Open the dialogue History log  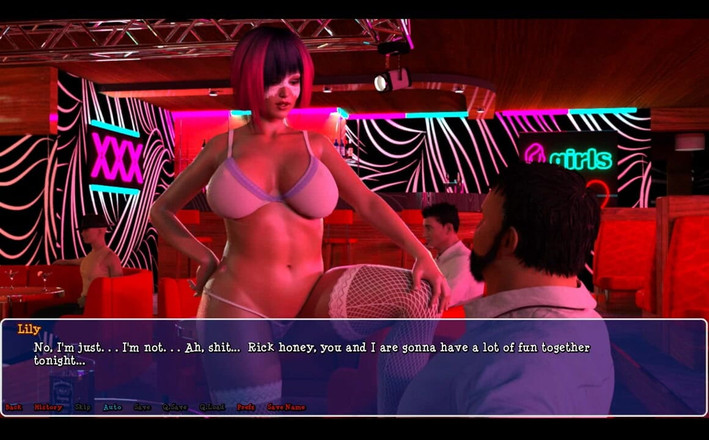pos(47,407)
